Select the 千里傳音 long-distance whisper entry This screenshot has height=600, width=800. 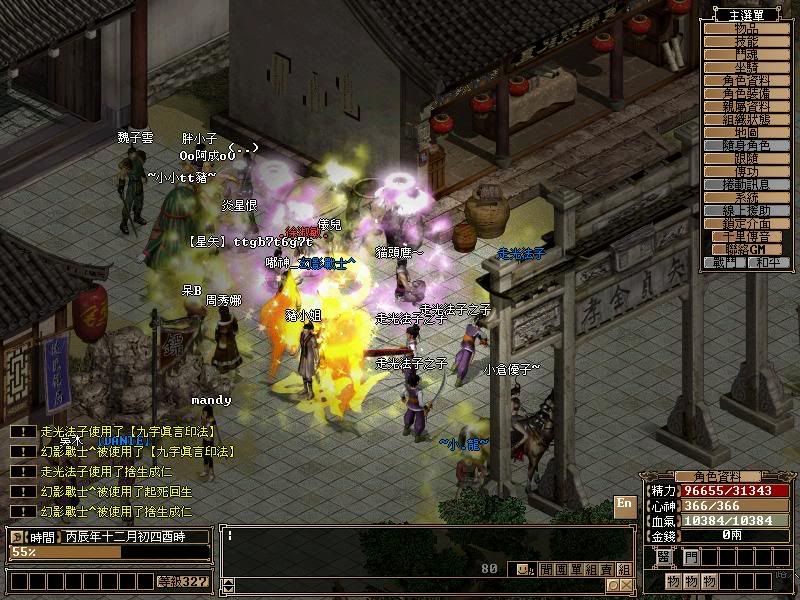pyautogui.click(x=746, y=237)
